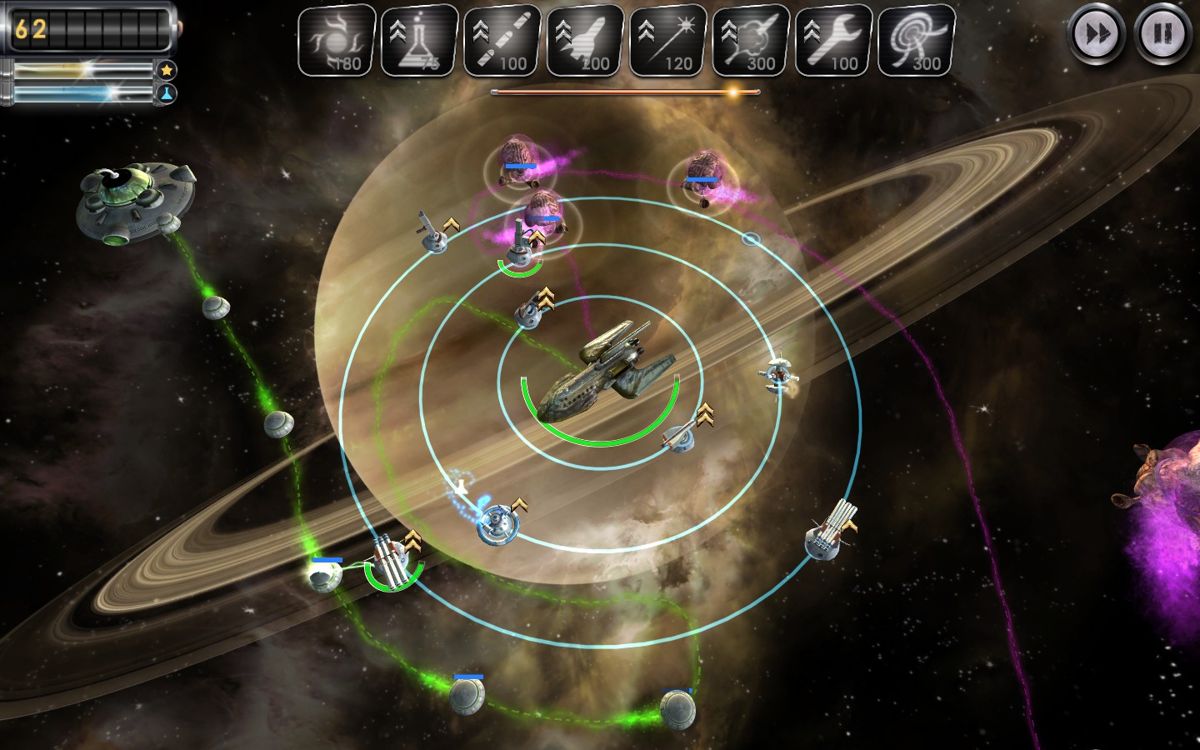Buy the flask research upgrade costing 75
The image size is (1200, 750).
420,41
